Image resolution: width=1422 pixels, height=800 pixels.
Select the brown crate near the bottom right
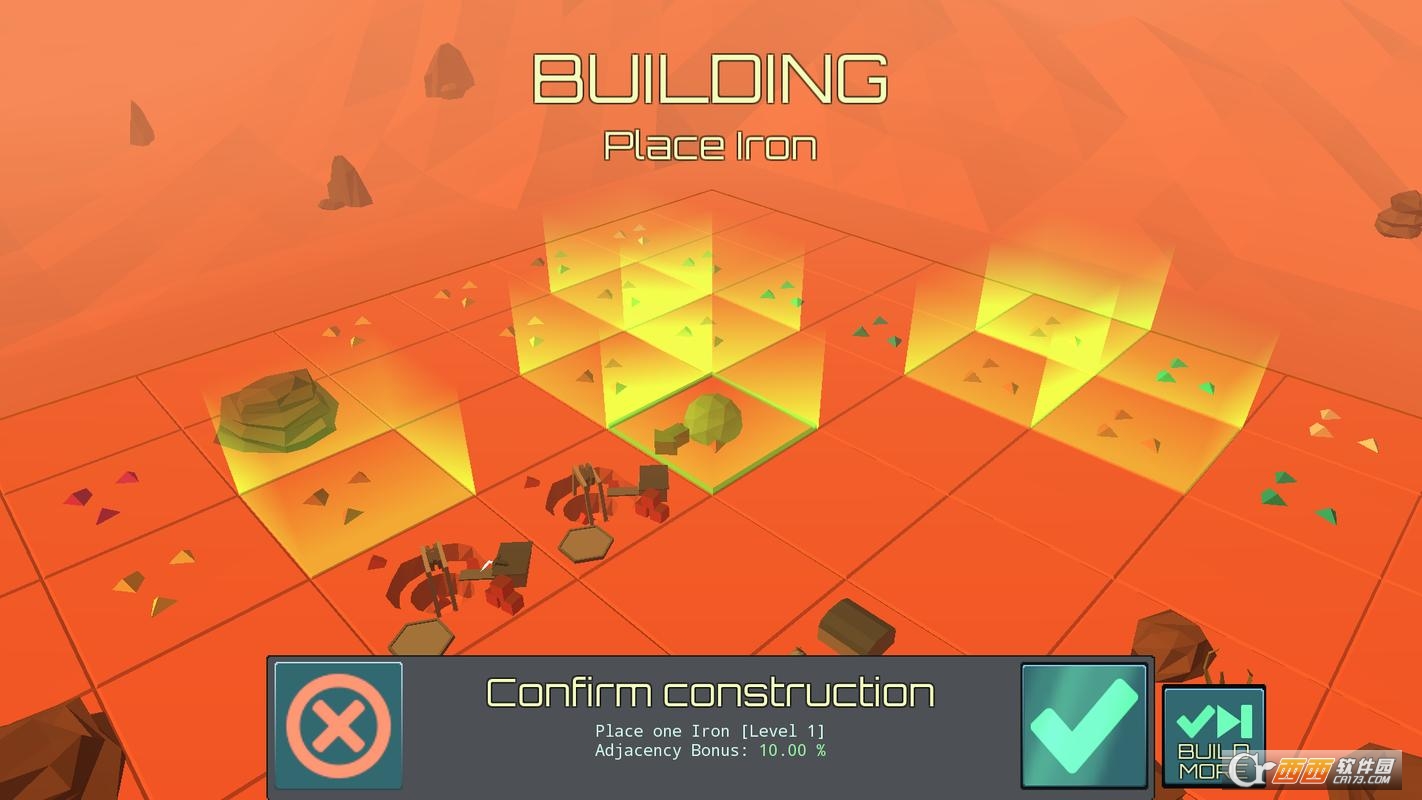pyautogui.click(x=853, y=625)
